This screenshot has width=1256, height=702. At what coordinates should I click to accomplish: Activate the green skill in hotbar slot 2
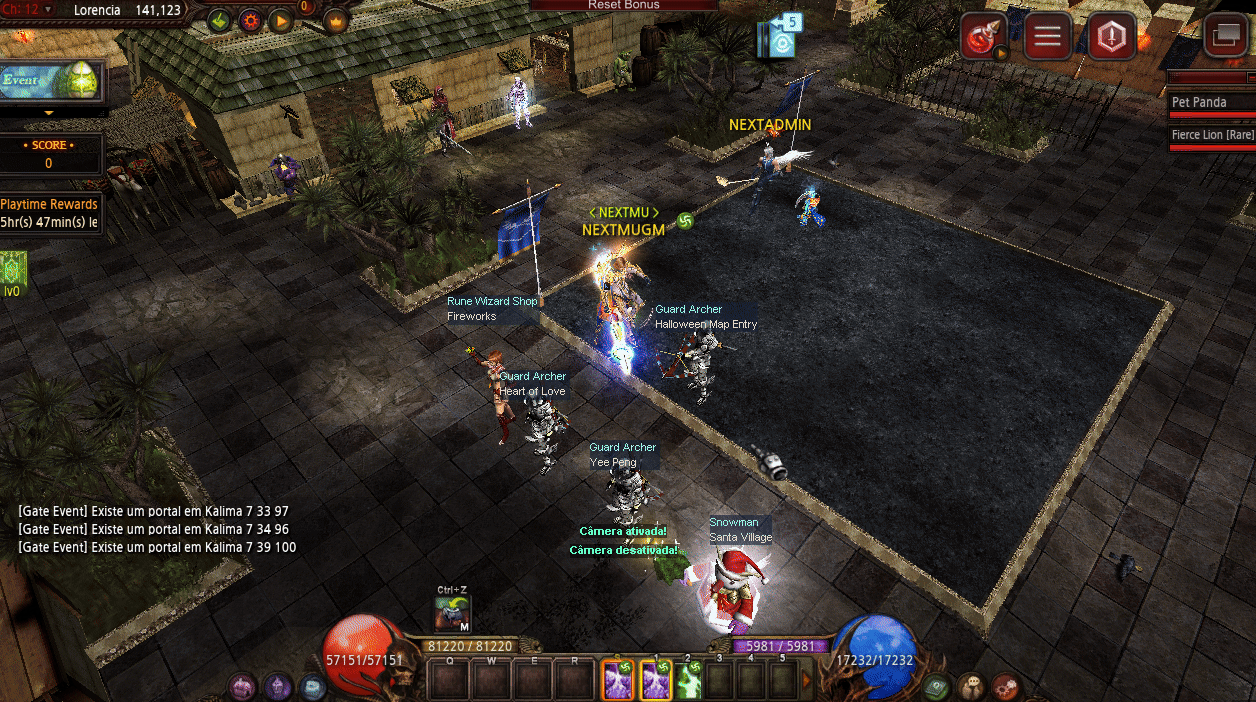coord(689,681)
